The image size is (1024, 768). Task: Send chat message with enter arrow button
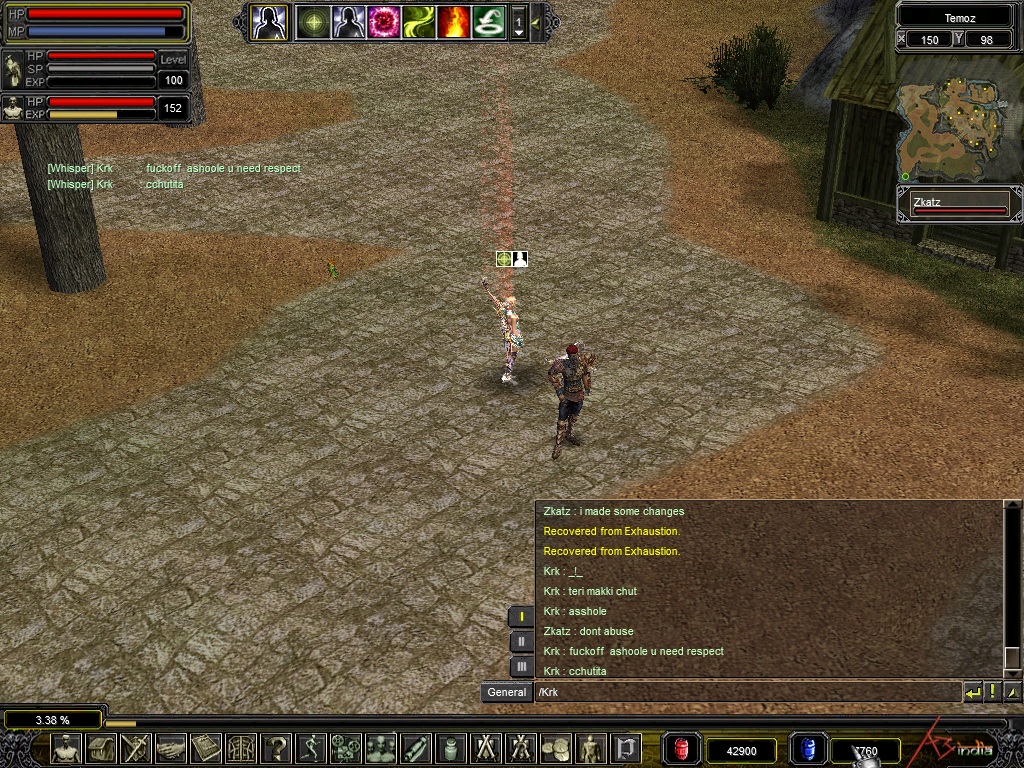pos(972,692)
